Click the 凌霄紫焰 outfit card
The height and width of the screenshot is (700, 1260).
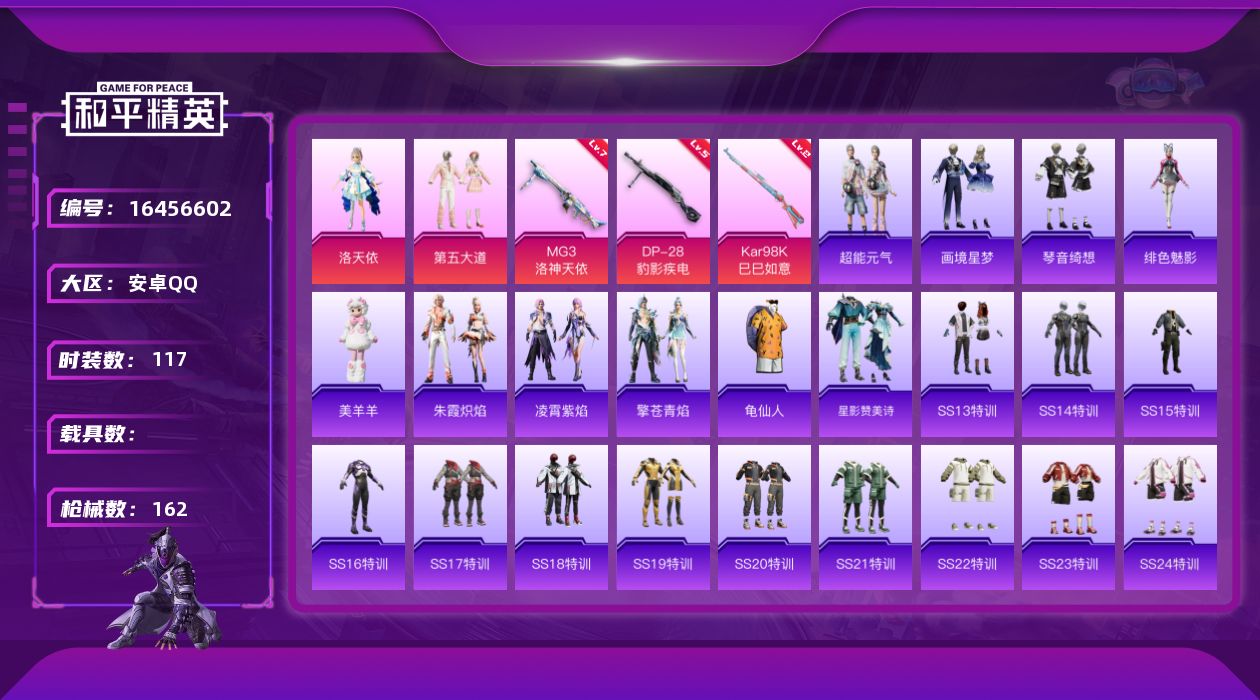click(x=561, y=364)
